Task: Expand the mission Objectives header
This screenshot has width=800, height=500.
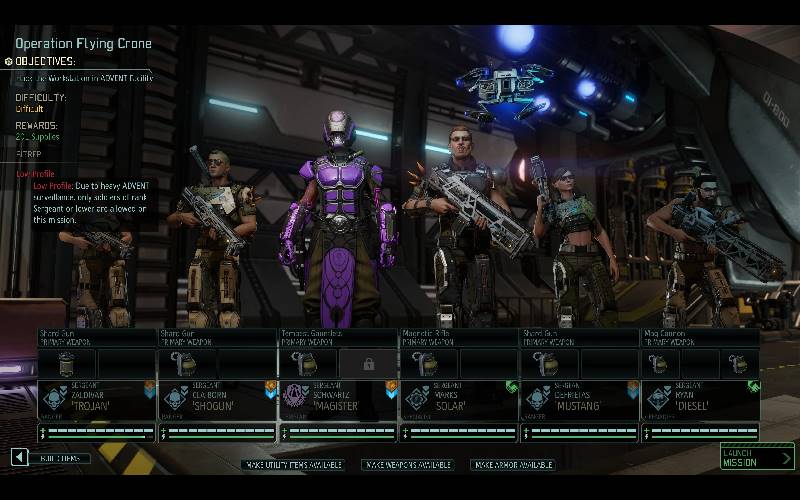Action: 45,61
